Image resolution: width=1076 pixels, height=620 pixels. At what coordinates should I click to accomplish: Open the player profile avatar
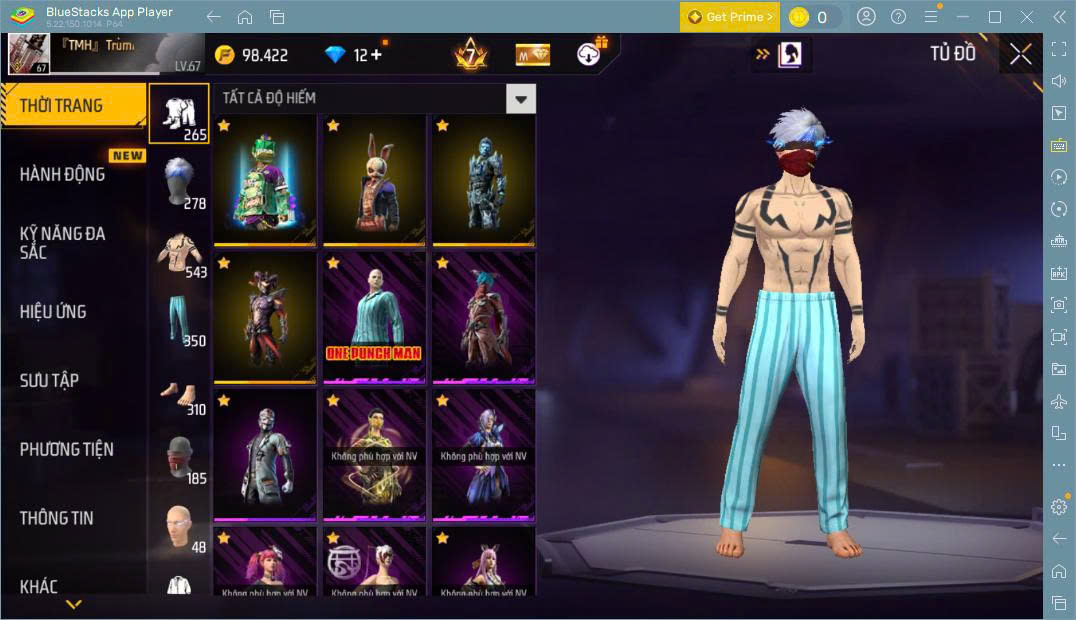pyautogui.click(x=28, y=54)
